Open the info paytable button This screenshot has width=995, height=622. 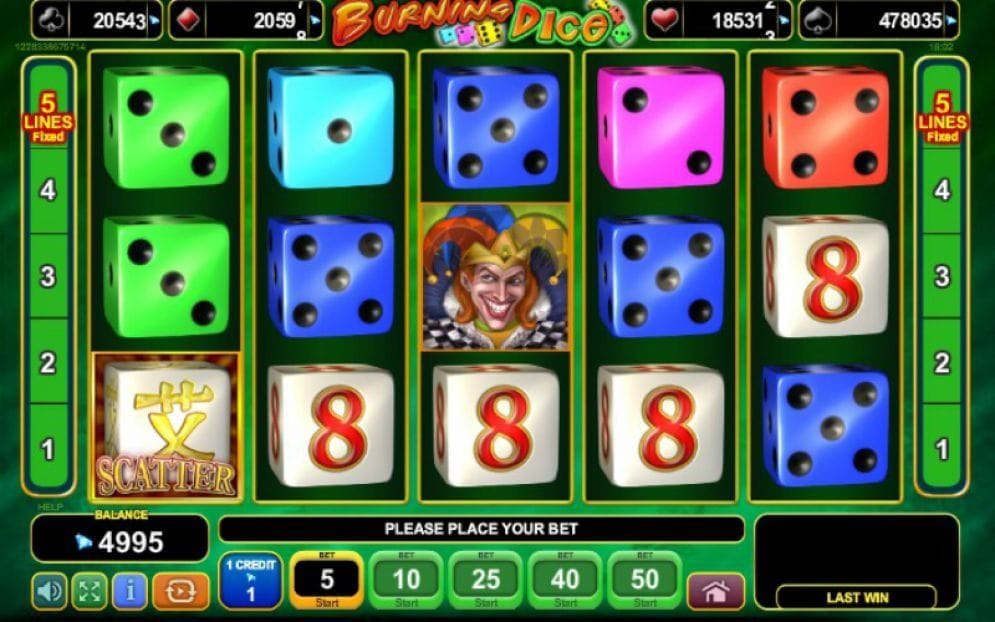tap(130, 591)
